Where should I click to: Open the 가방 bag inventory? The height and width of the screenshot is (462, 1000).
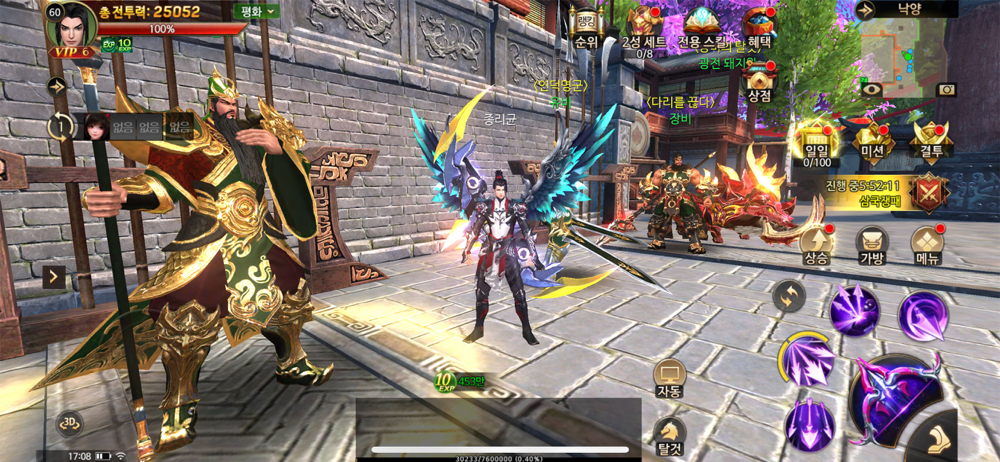click(x=872, y=243)
